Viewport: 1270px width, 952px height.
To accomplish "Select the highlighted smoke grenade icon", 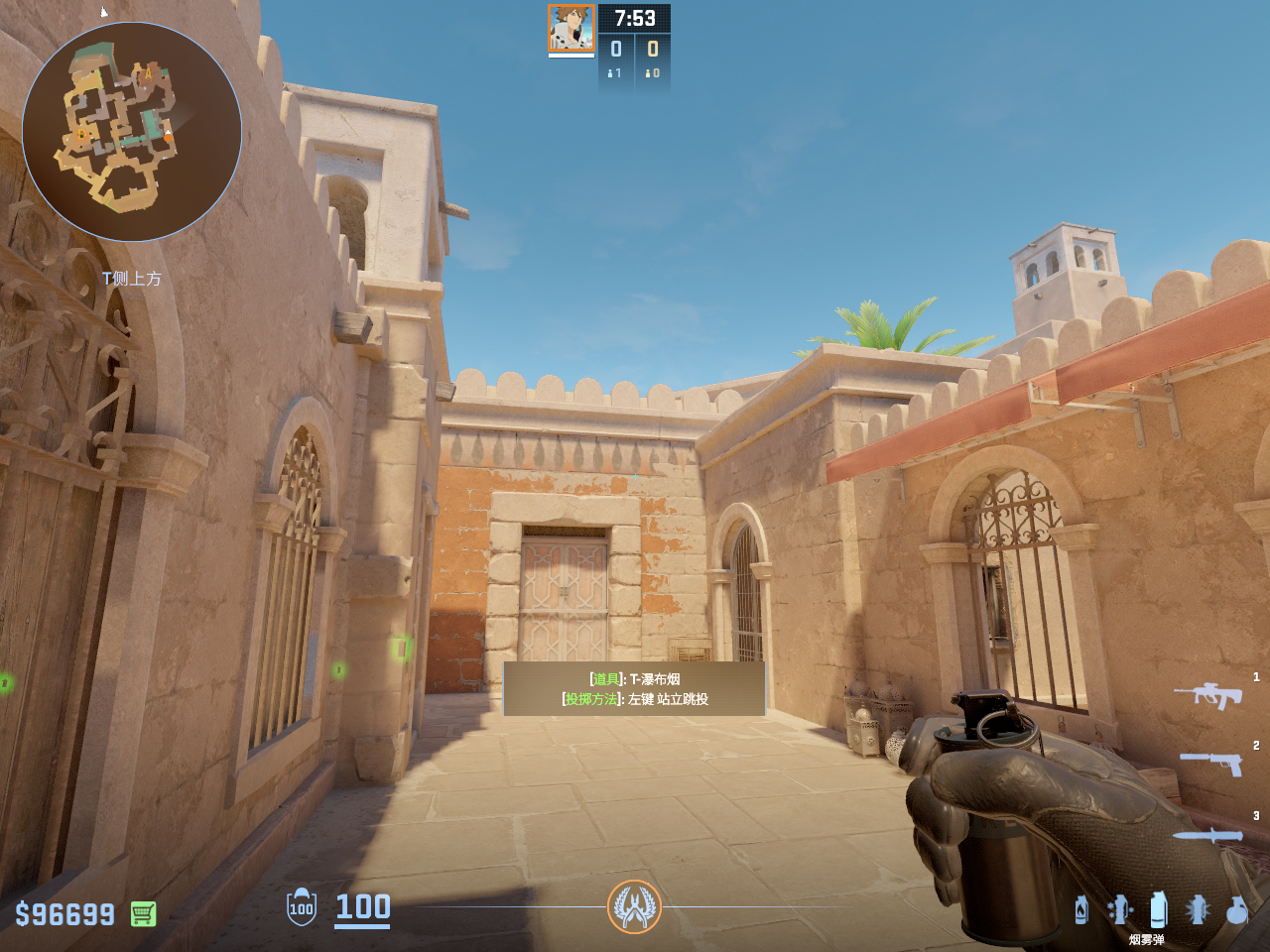I will 1158,908.
